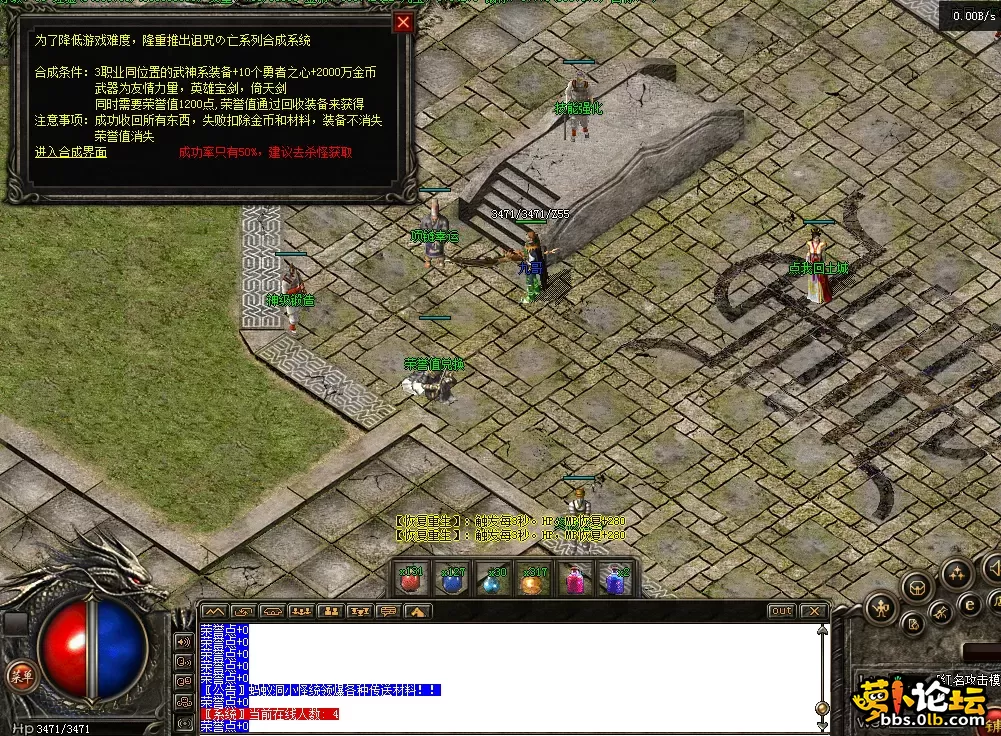
Task: Click the 'out' button on chat bar
Action: 781,611
